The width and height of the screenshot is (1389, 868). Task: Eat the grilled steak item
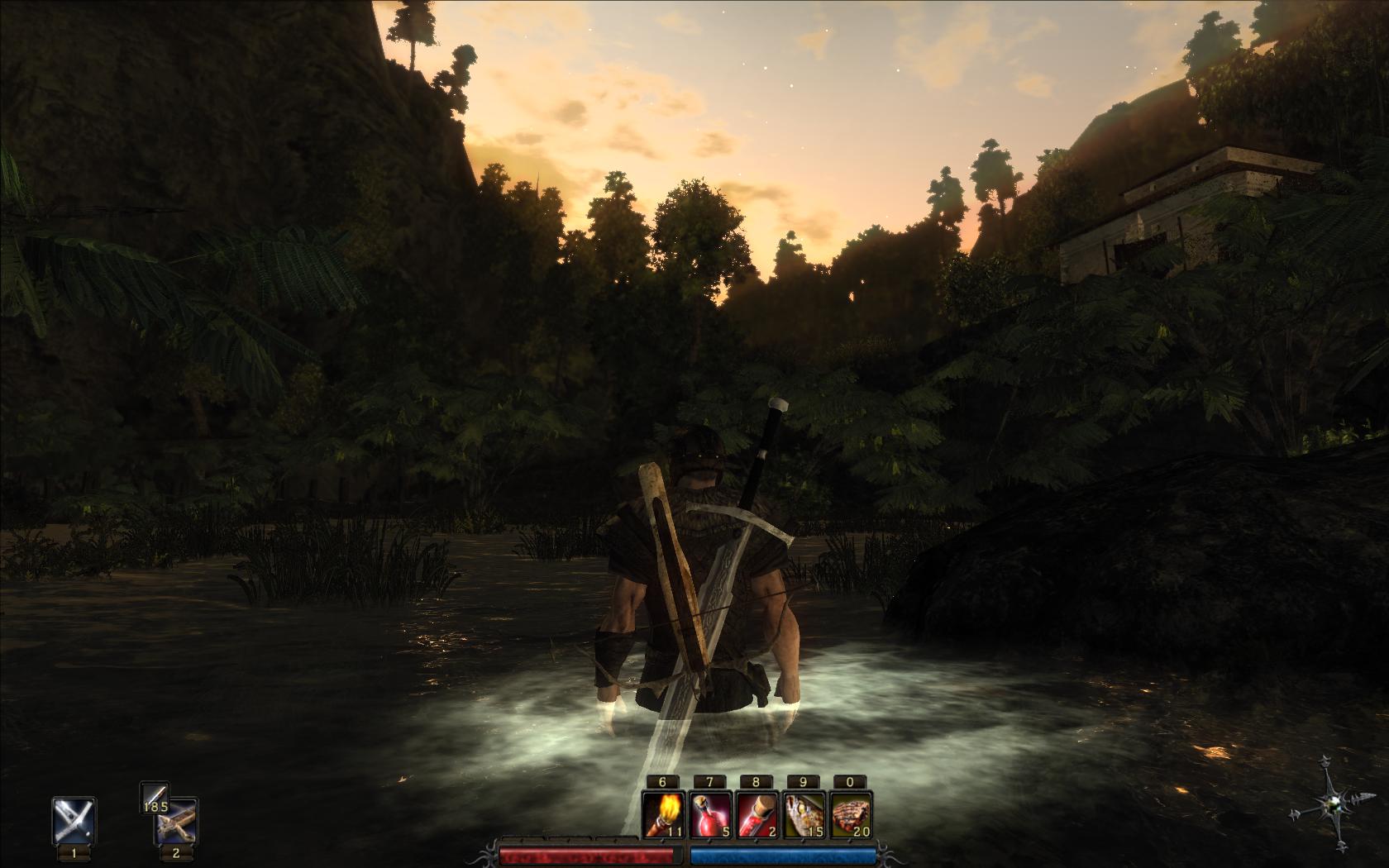(852, 813)
